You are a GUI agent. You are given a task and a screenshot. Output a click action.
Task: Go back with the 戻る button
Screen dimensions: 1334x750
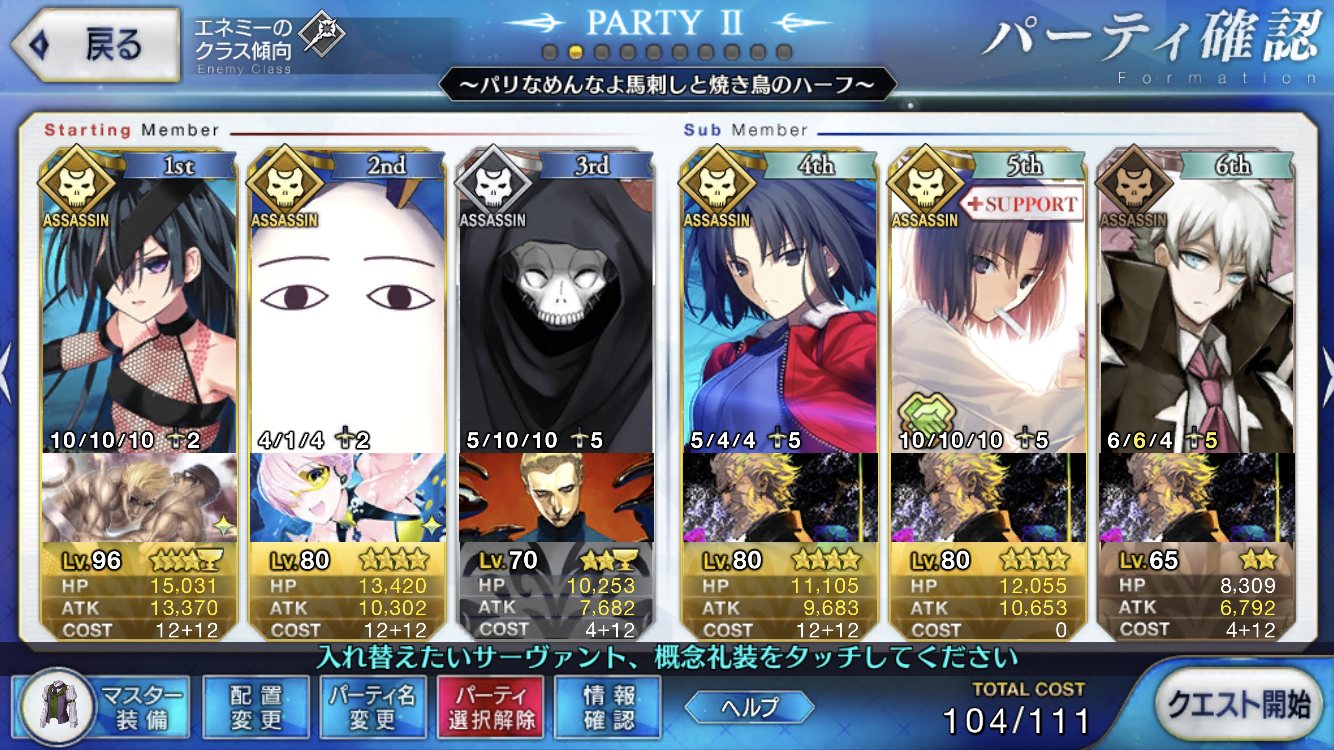(x=96, y=45)
